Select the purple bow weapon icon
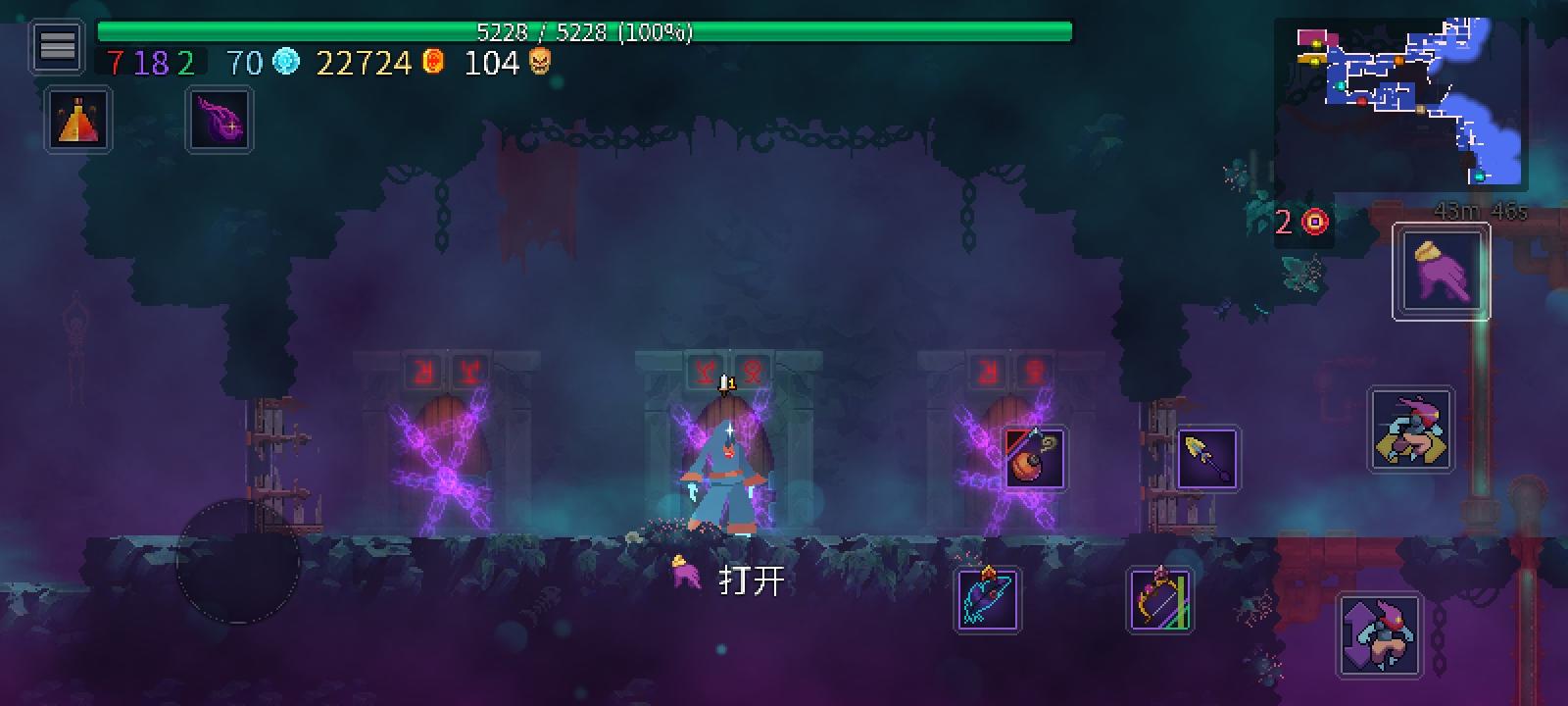The image size is (1568, 706). point(1158,596)
